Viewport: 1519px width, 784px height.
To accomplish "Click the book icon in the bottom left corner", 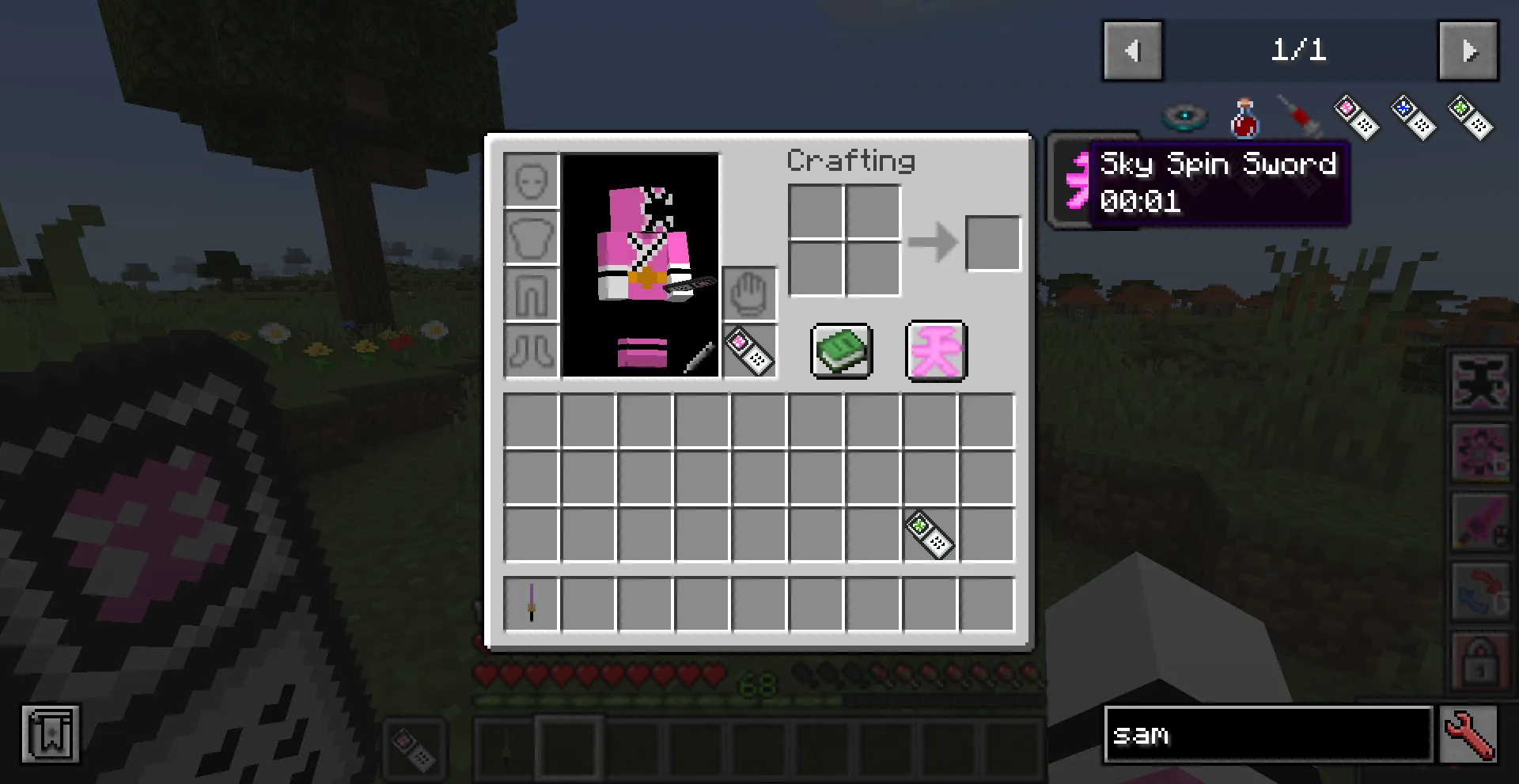I will [51, 735].
